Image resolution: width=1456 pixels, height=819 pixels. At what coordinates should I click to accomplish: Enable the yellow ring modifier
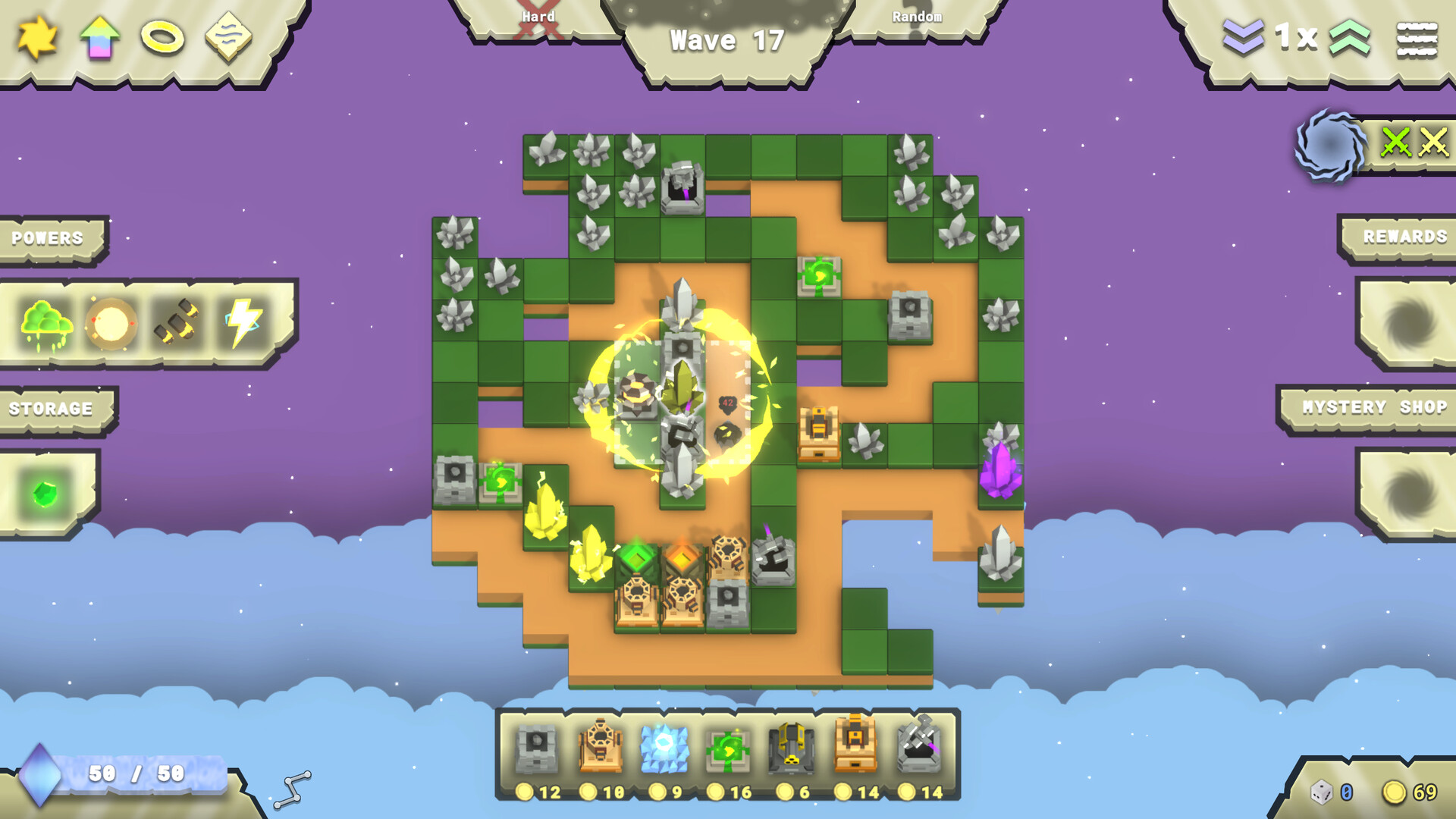click(x=162, y=38)
